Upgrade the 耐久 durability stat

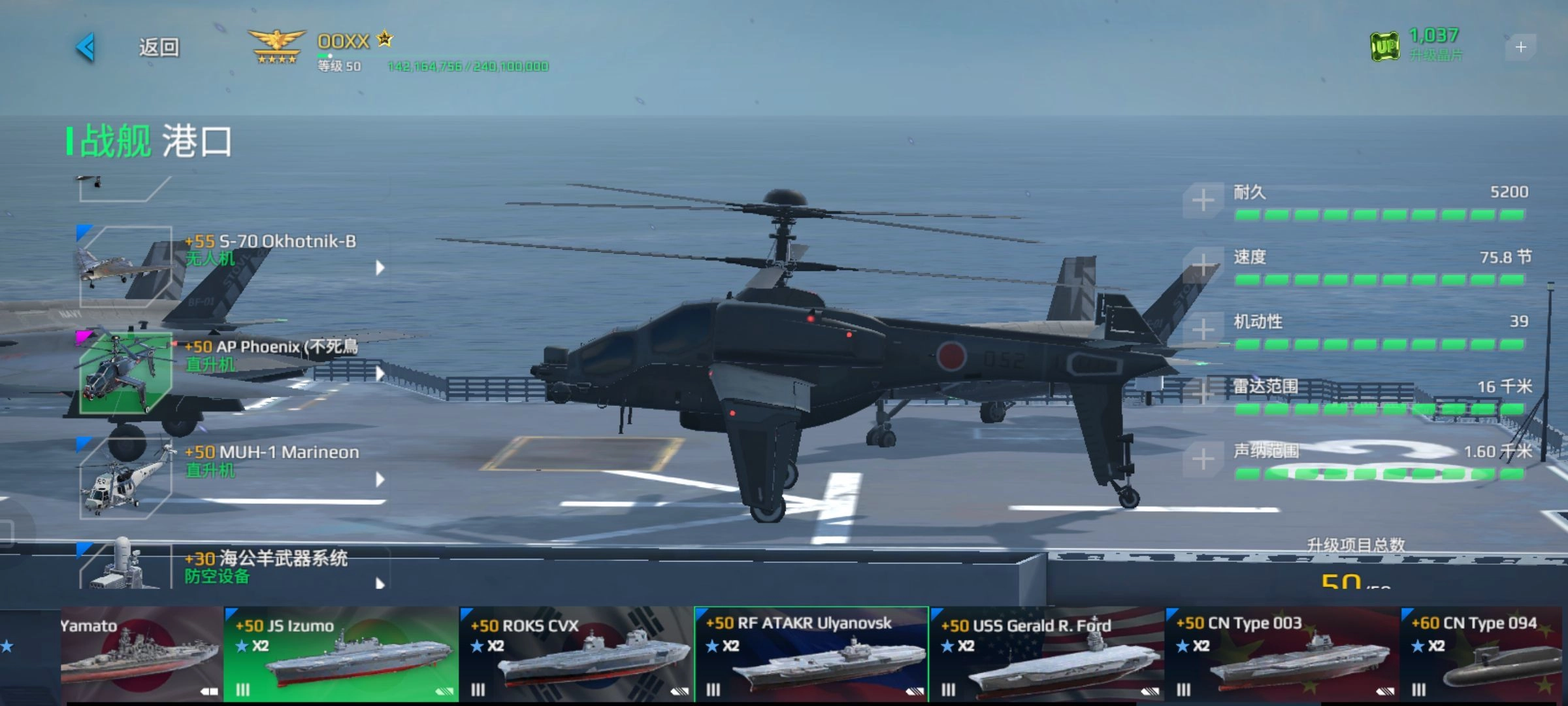point(1203,200)
